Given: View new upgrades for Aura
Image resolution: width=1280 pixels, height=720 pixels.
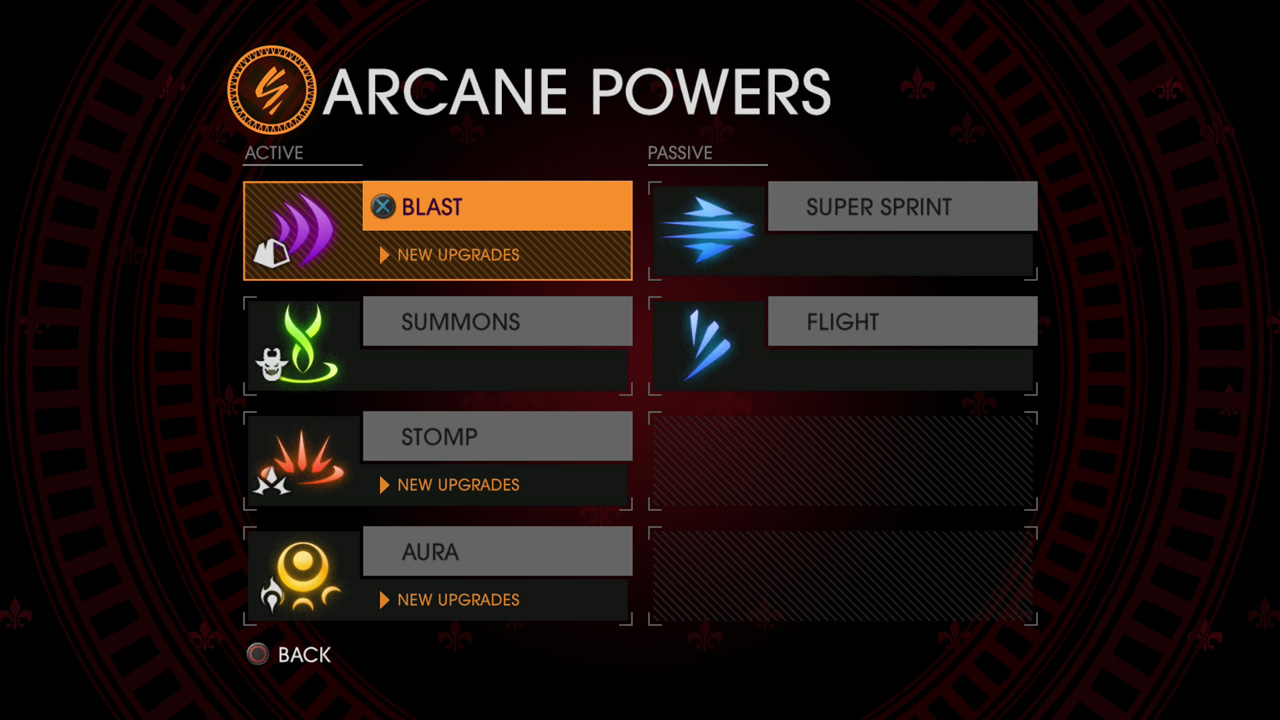Looking at the screenshot, I should (x=457, y=600).
